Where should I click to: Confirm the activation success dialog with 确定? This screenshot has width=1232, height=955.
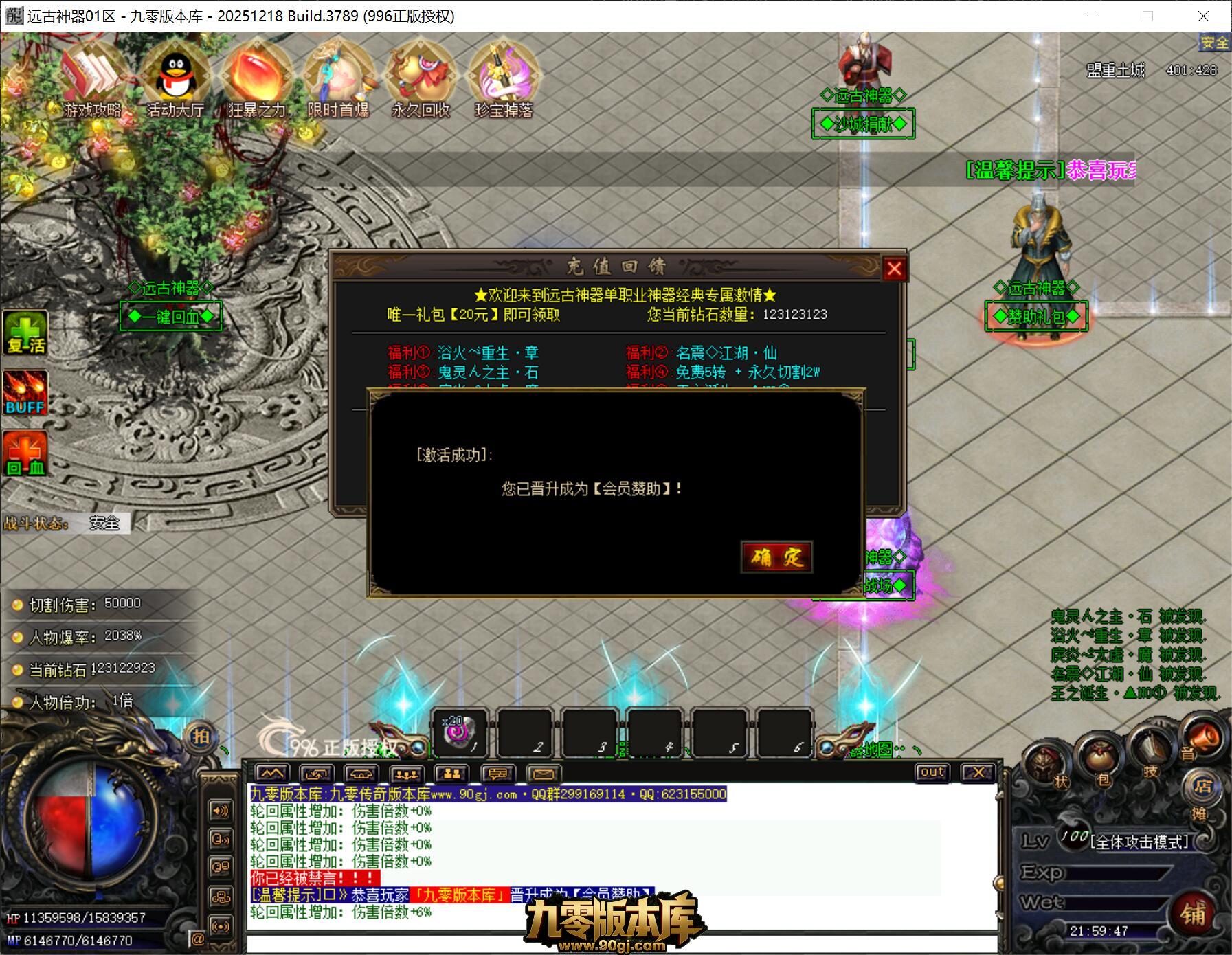pyautogui.click(x=777, y=557)
